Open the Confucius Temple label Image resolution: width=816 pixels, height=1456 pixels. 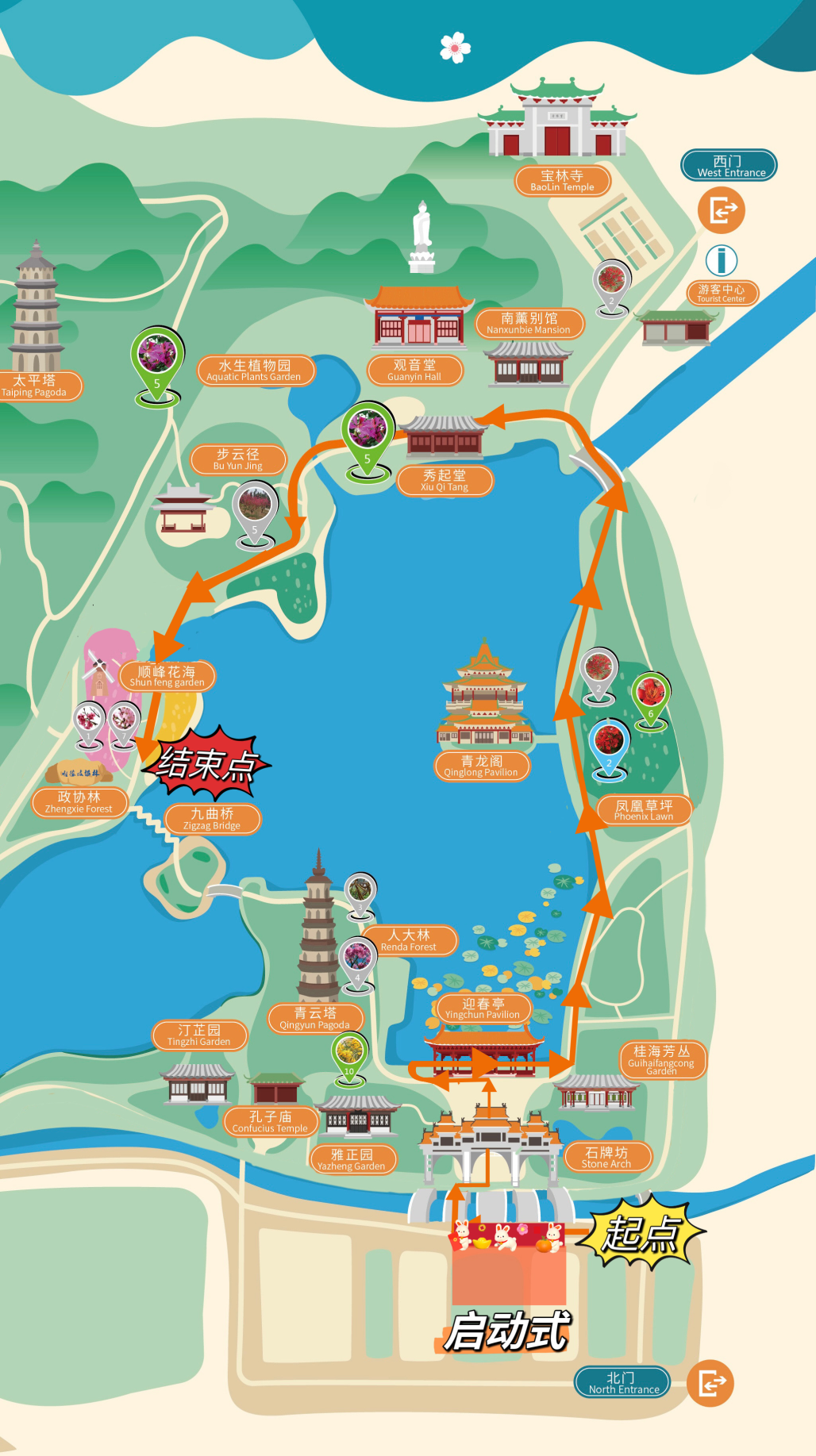point(270,1122)
